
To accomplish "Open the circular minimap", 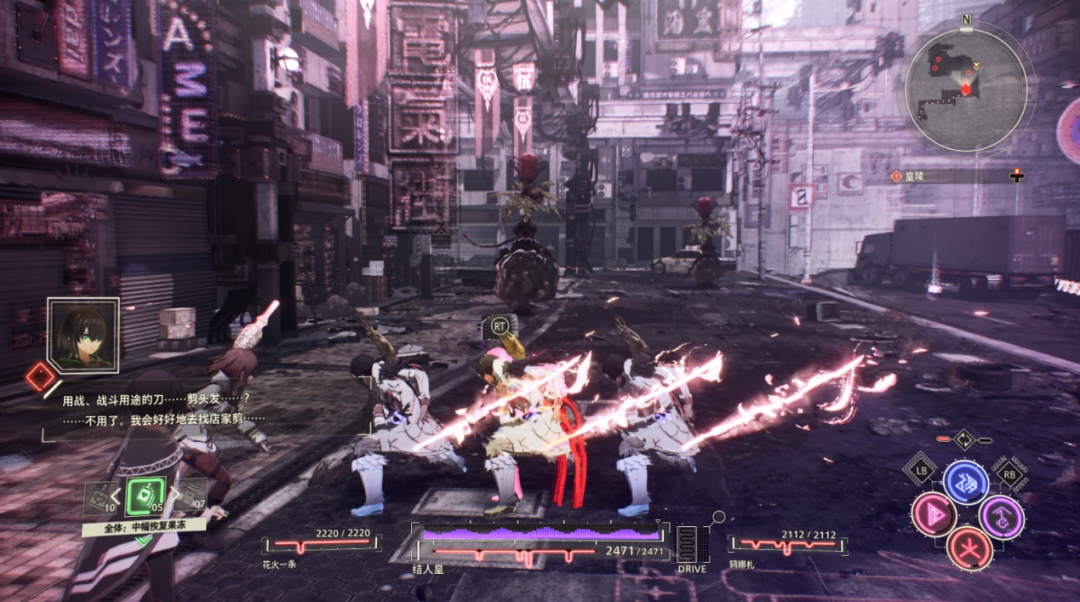I will (965, 90).
